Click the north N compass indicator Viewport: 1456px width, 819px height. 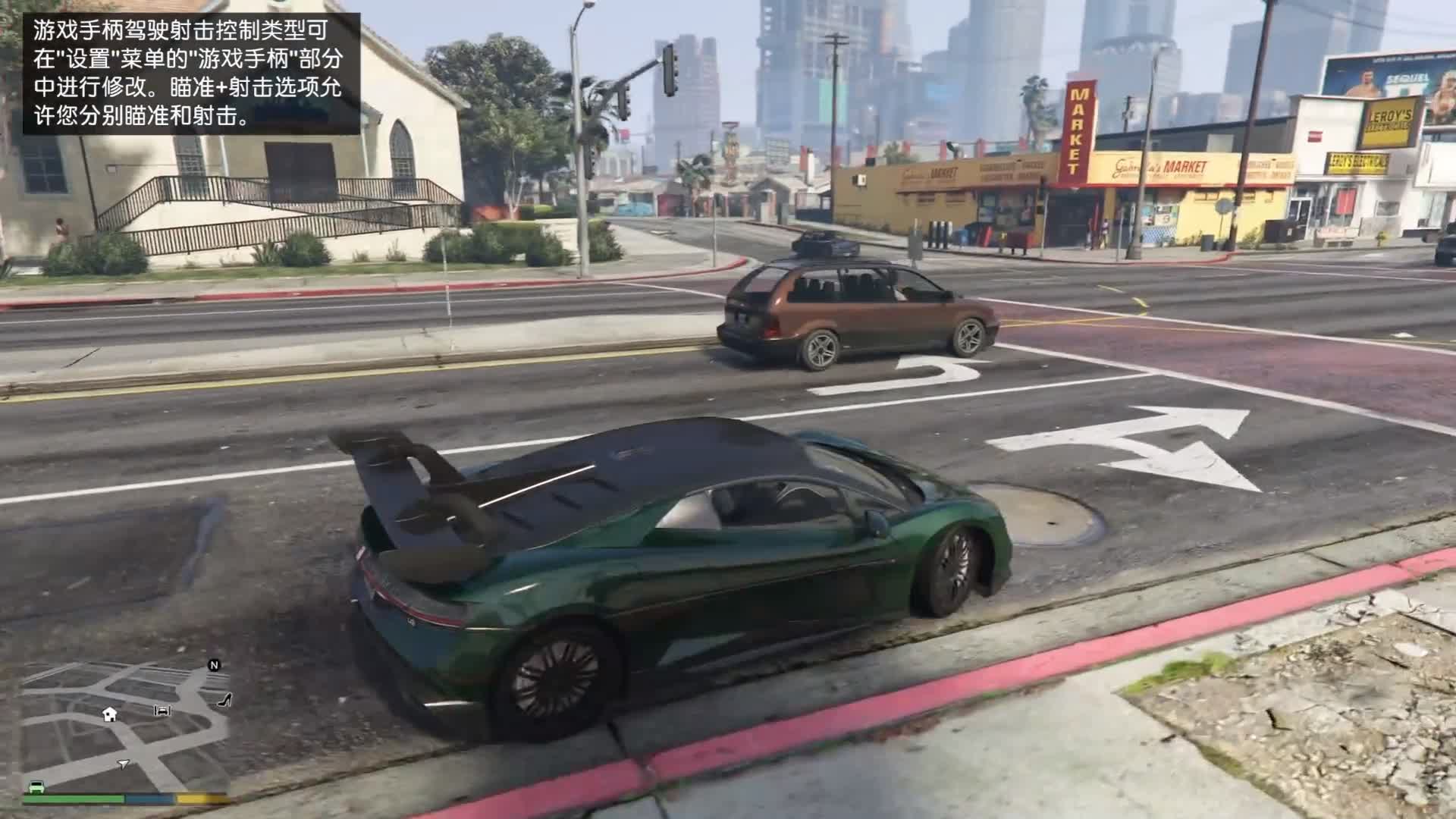[x=215, y=665]
